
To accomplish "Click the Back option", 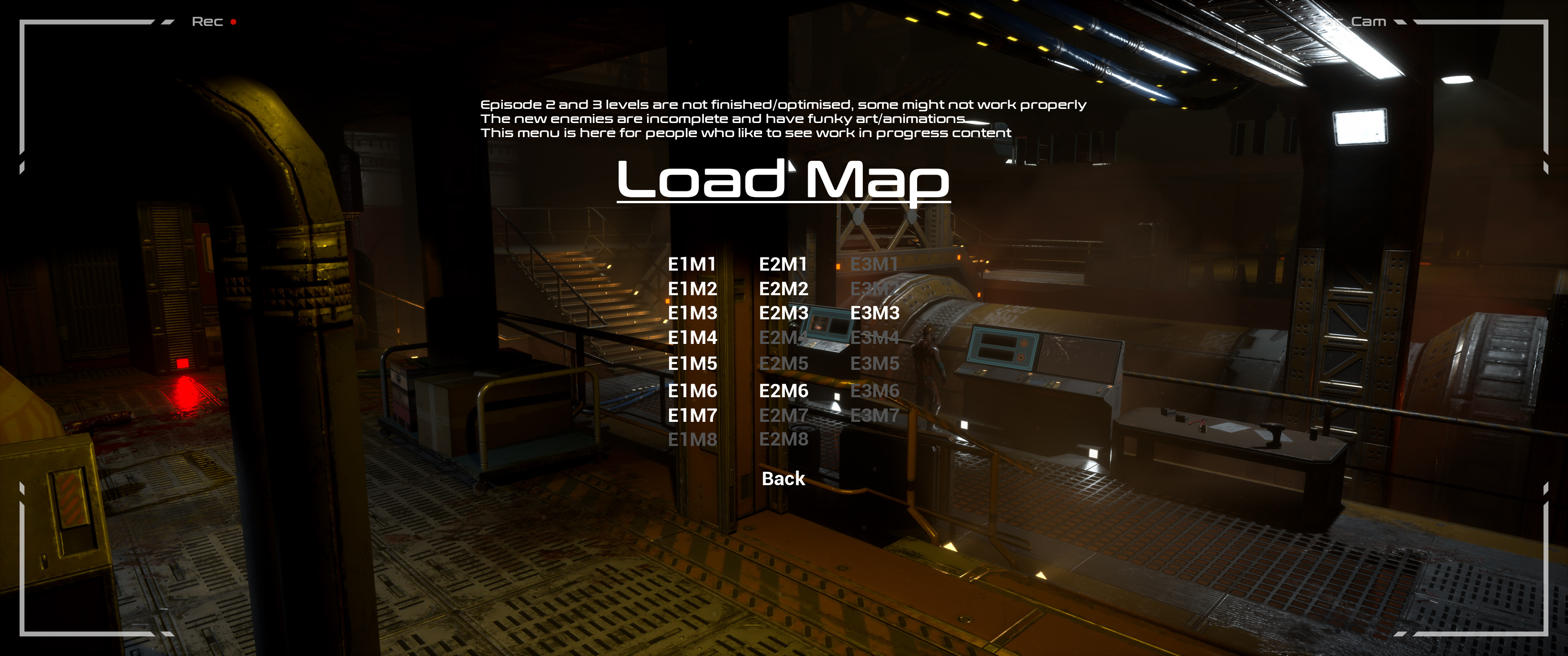I will [784, 480].
